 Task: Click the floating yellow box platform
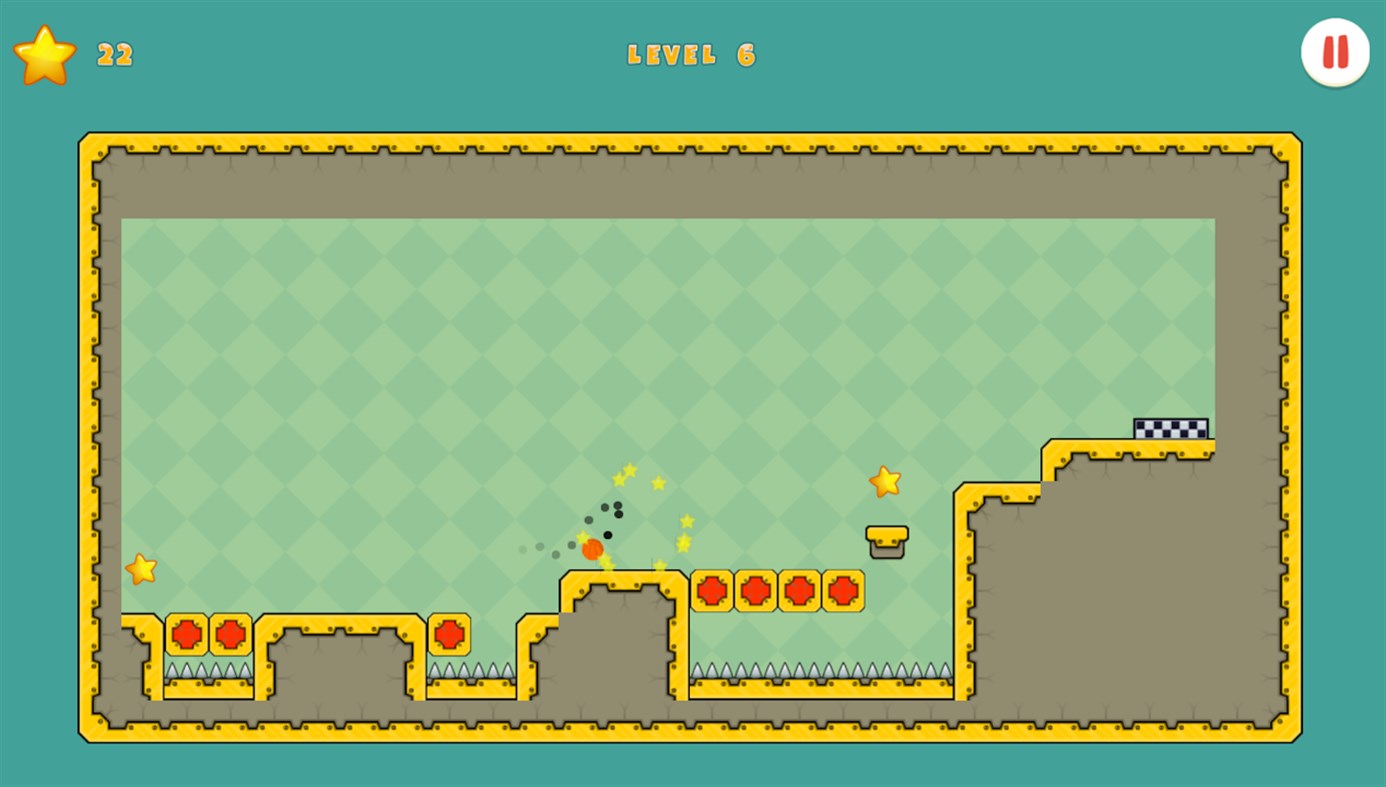point(886,540)
